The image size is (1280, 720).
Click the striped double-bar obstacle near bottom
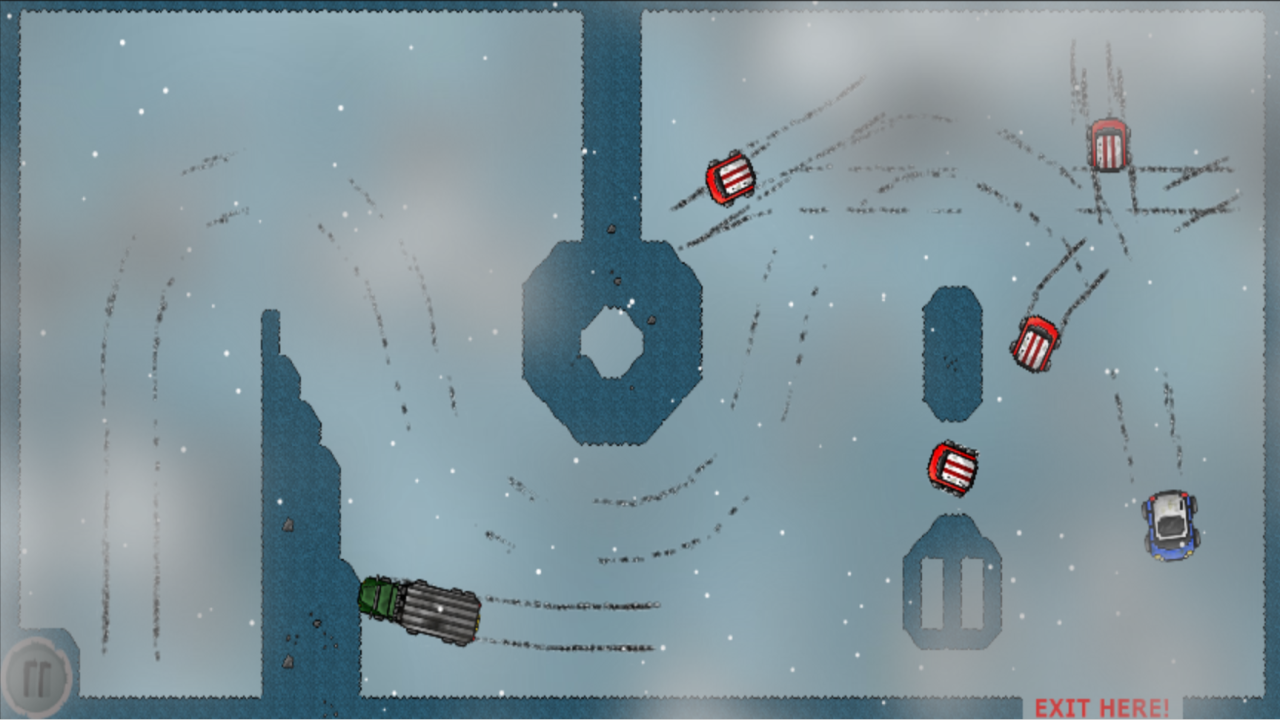click(951, 592)
